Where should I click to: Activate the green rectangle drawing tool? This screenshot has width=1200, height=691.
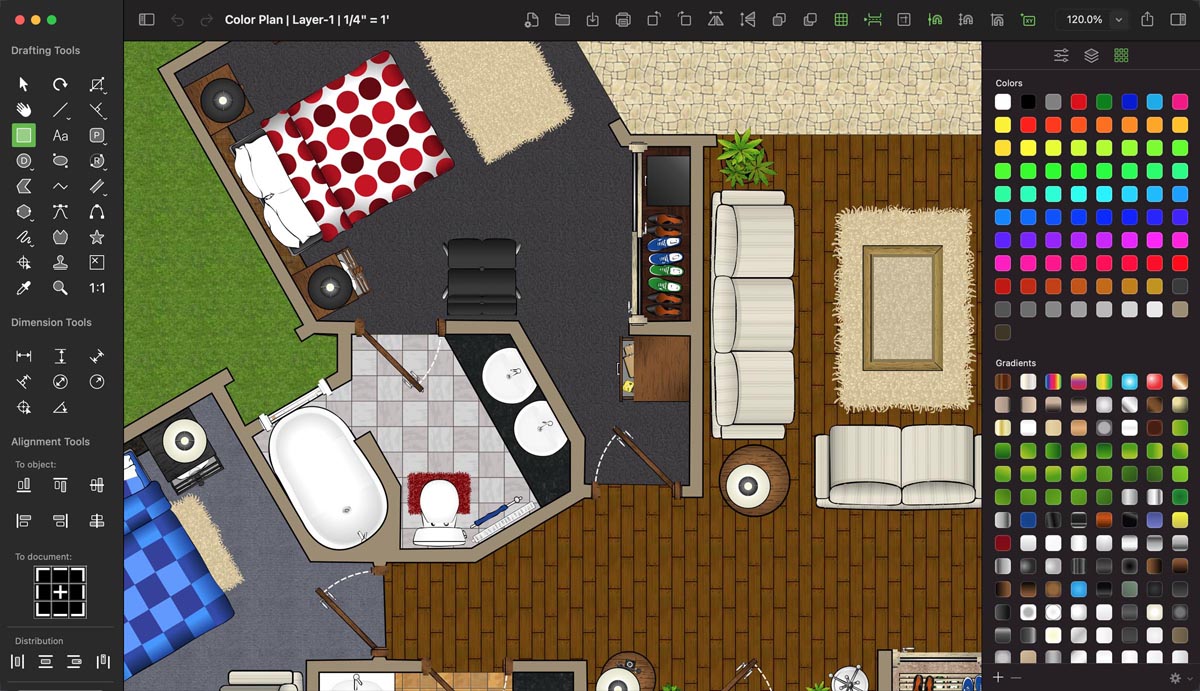point(24,135)
